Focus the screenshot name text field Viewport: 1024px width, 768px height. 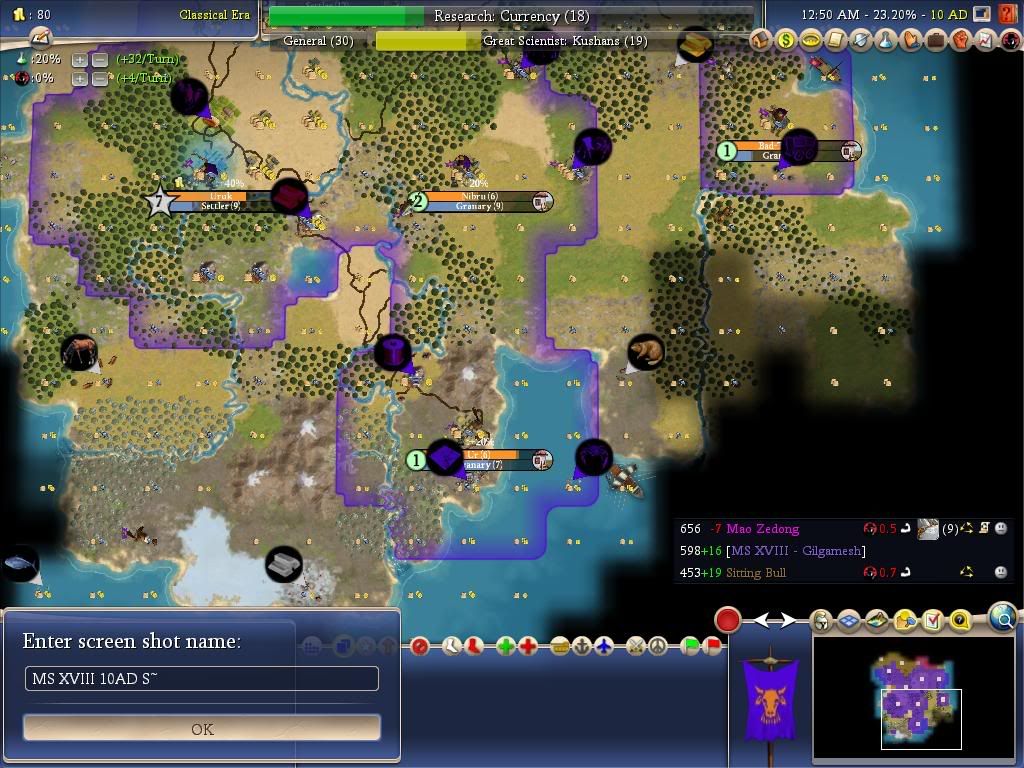202,679
